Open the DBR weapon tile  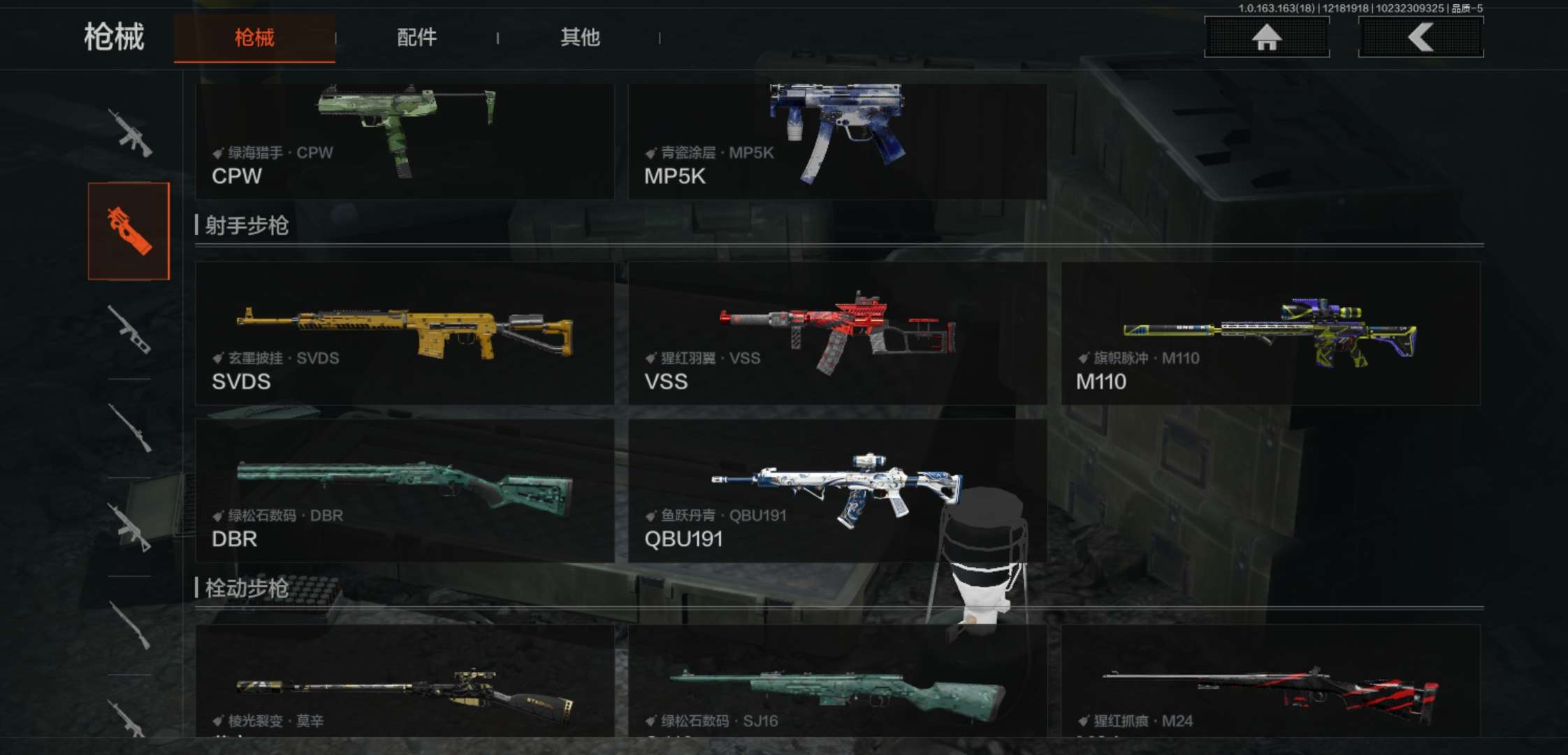point(405,491)
